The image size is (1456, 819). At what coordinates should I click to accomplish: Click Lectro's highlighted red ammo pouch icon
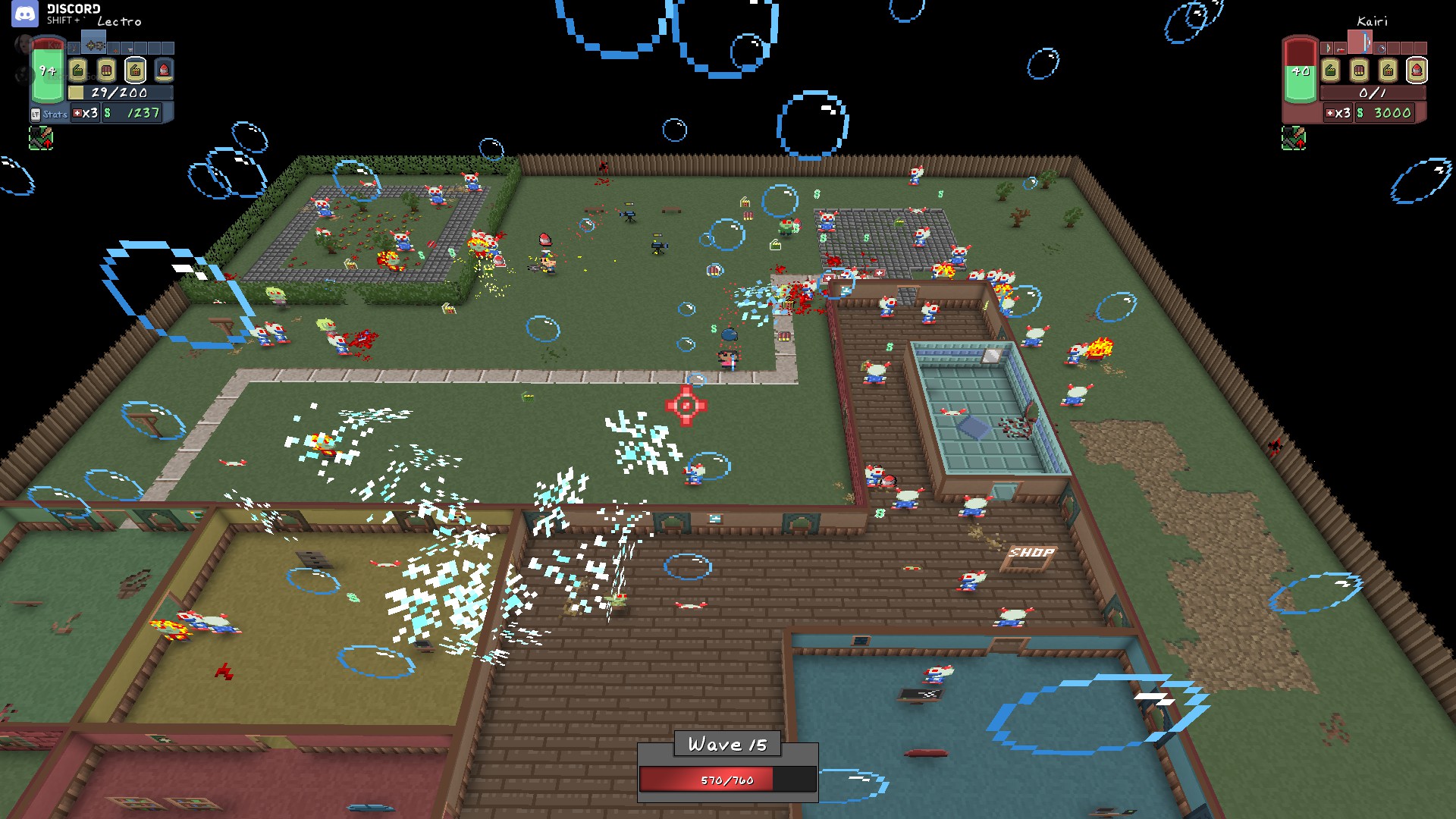click(135, 70)
